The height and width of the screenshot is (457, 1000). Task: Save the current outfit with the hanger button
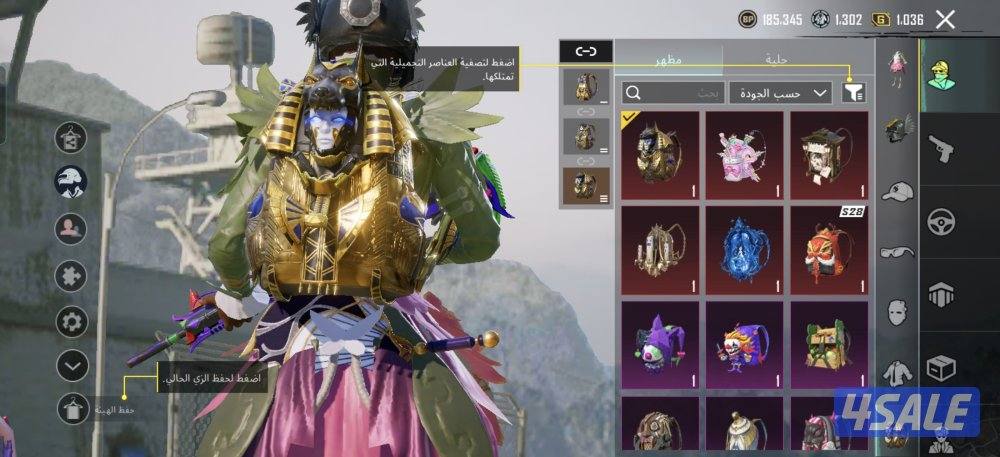[71, 408]
